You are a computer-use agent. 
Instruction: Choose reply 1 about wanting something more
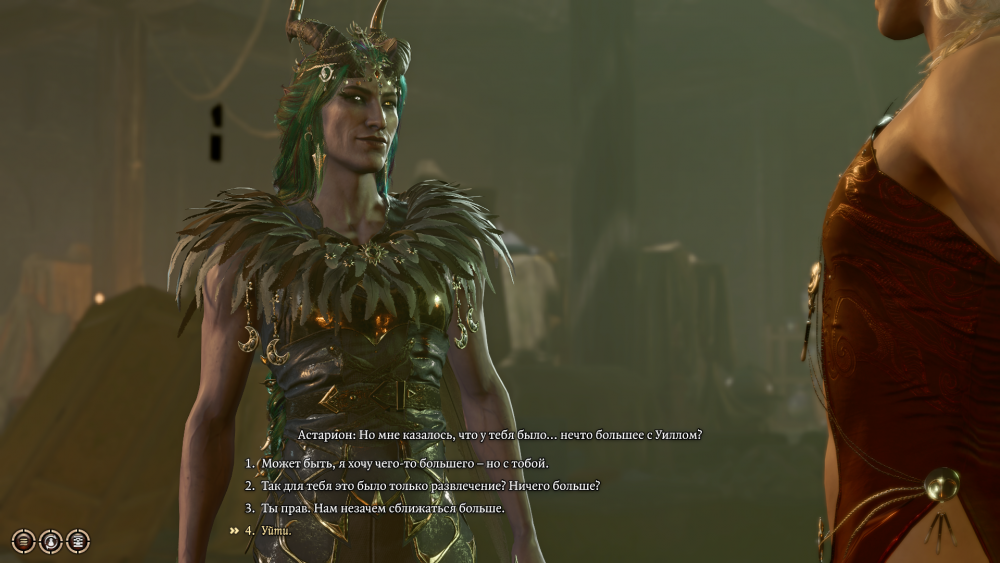click(405, 464)
